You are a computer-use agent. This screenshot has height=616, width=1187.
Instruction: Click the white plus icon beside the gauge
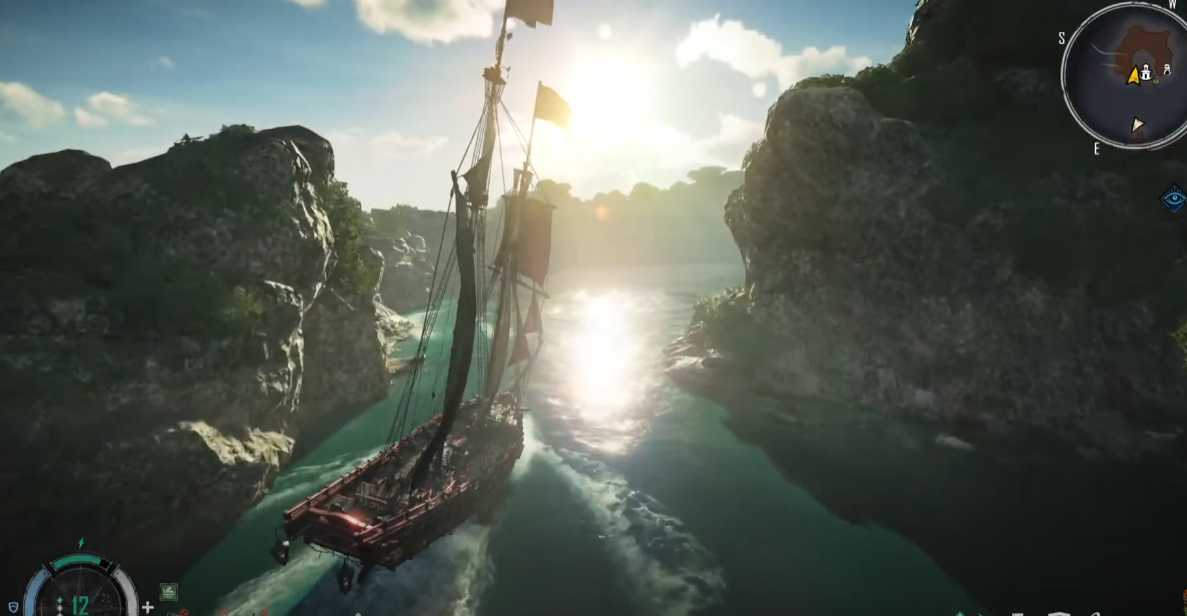pyautogui.click(x=148, y=607)
